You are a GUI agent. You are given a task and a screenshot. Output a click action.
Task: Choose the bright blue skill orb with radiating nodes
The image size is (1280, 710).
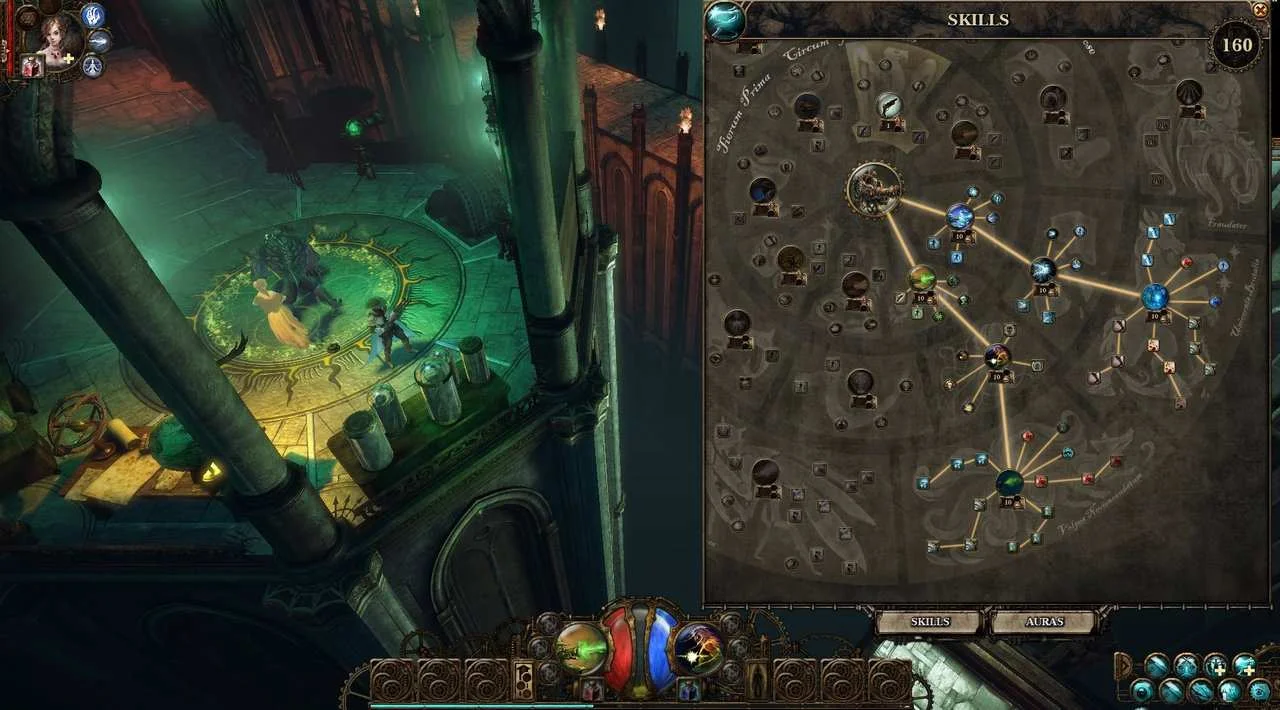point(1155,297)
